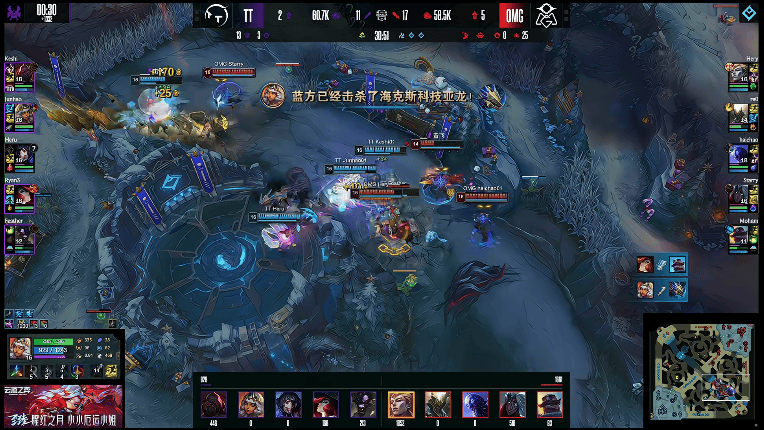Viewport: 764px width, 430px height.
Task: Open the minimap in the corner
Action: click(x=701, y=370)
